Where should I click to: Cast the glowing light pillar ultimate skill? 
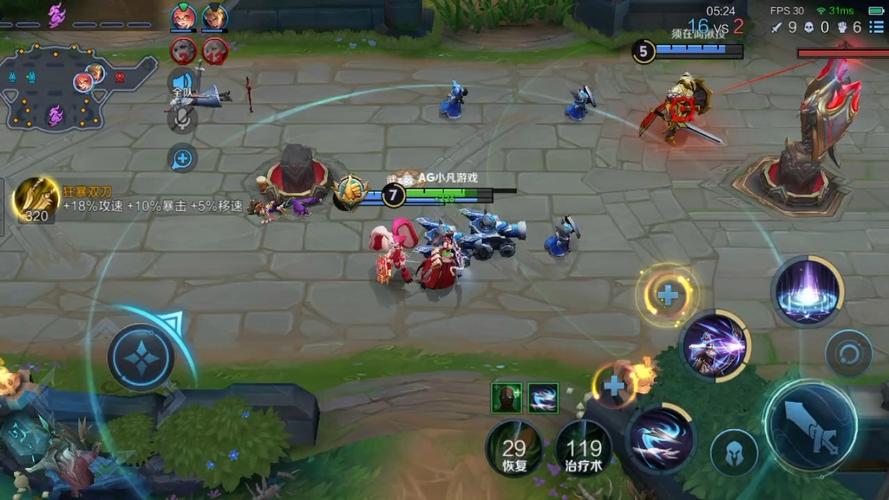806,291
